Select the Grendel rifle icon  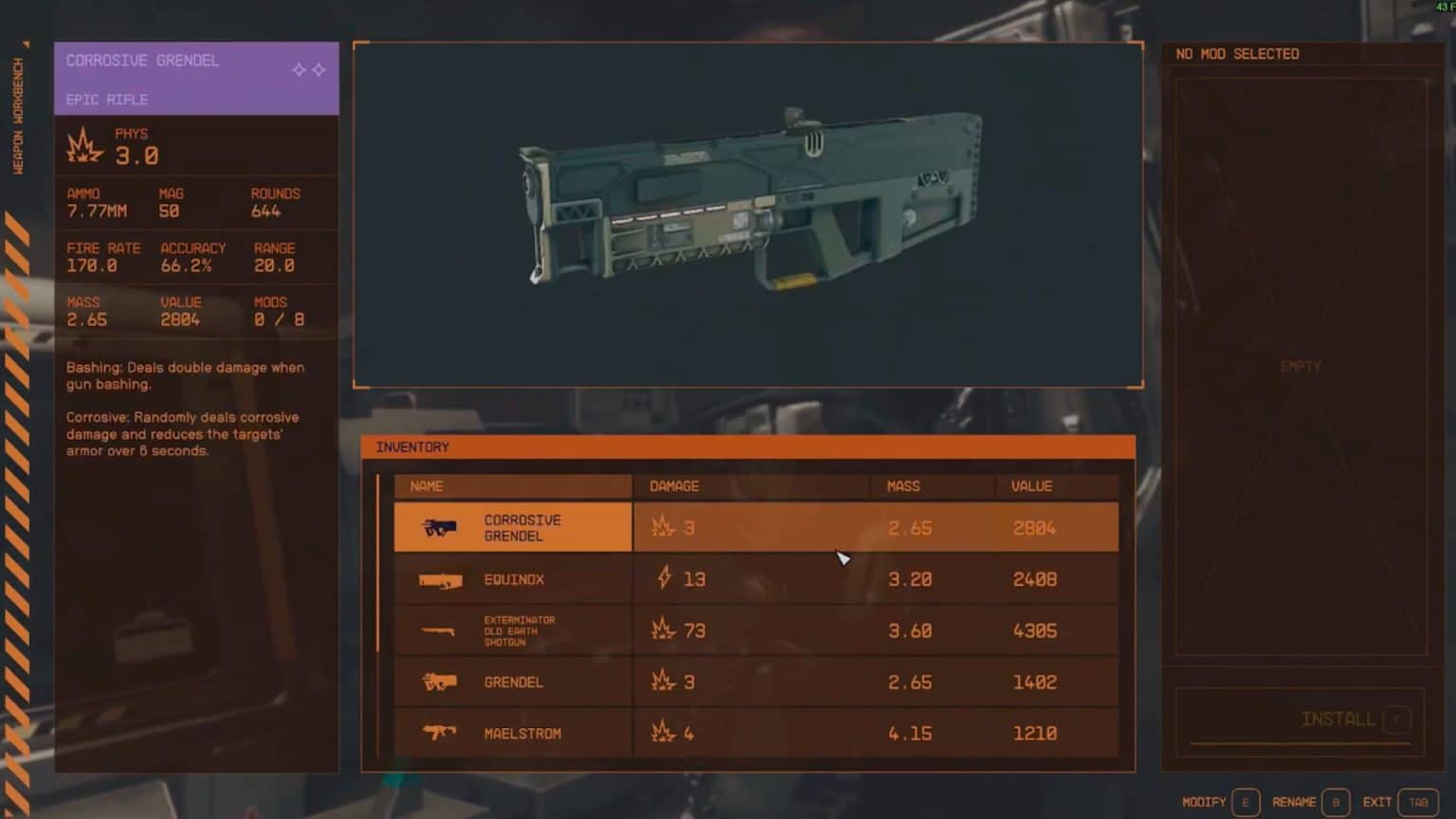(x=438, y=682)
